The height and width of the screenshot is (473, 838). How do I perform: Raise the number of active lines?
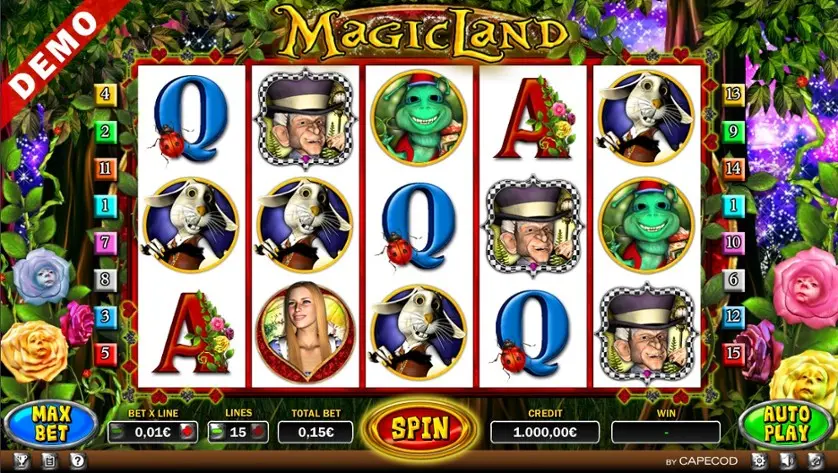pos(258,432)
